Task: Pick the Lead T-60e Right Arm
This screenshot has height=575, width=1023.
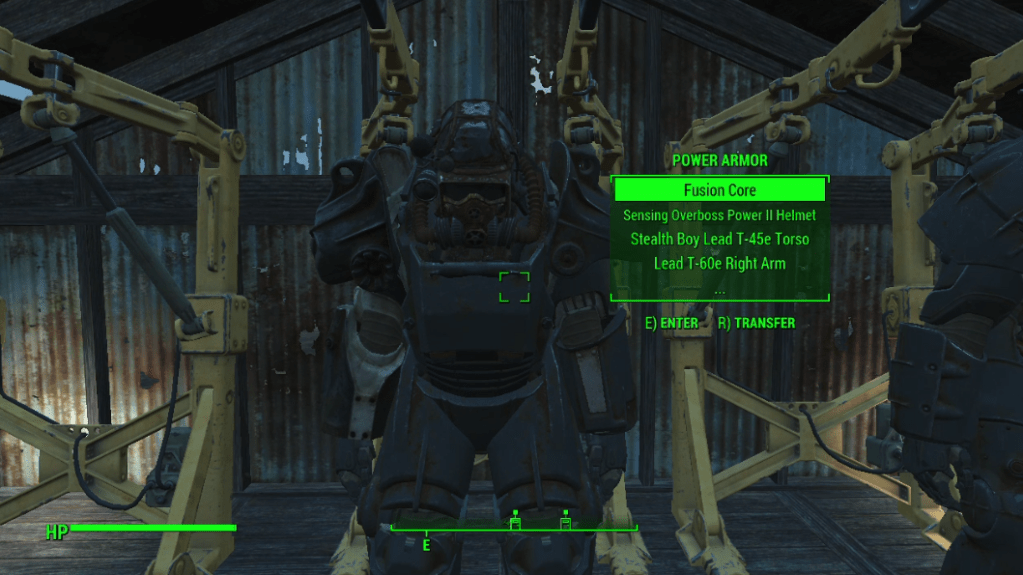Action: [x=719, y=264]
